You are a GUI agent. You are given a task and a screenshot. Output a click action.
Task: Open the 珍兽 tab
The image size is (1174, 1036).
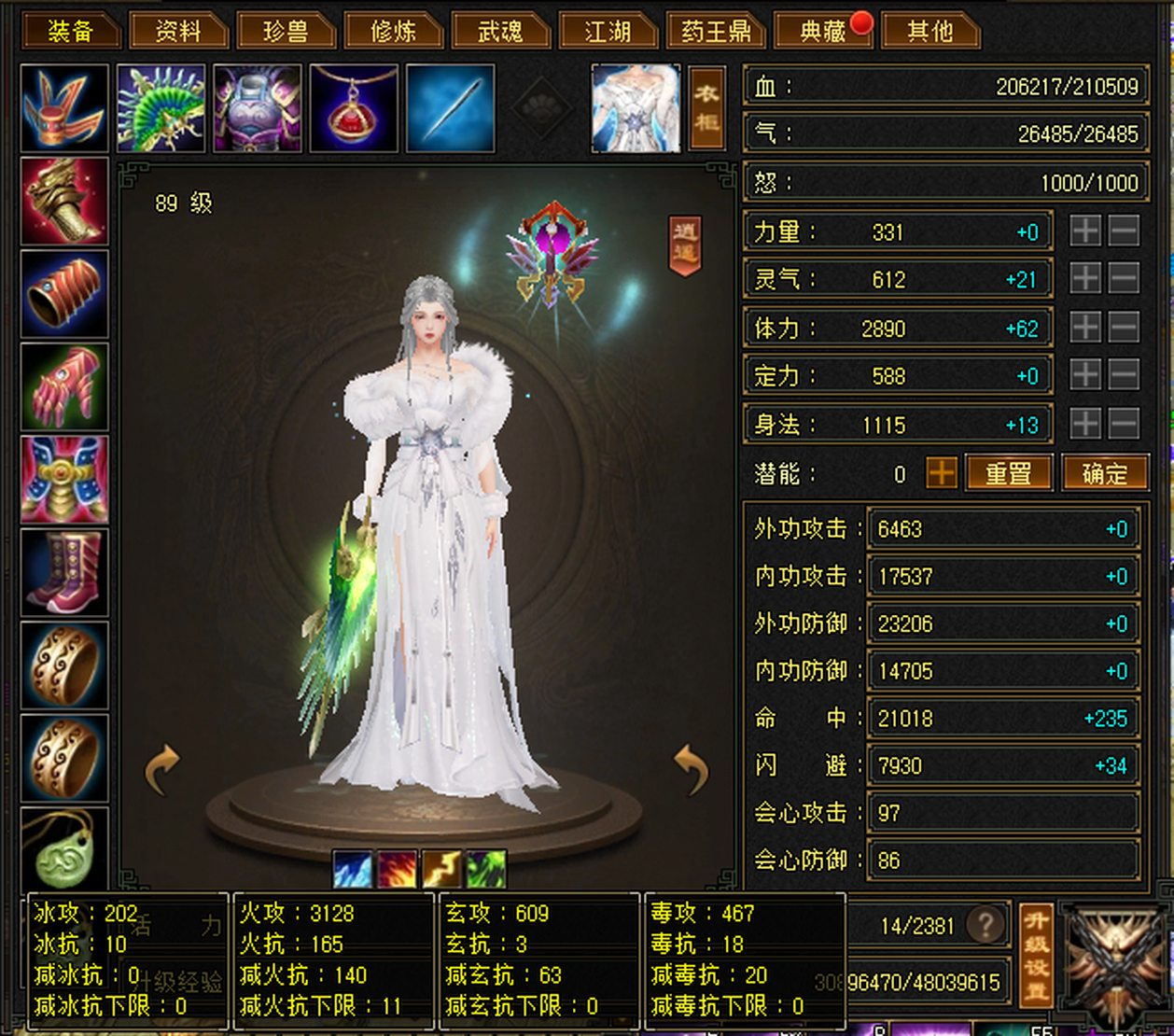point(286,32)
